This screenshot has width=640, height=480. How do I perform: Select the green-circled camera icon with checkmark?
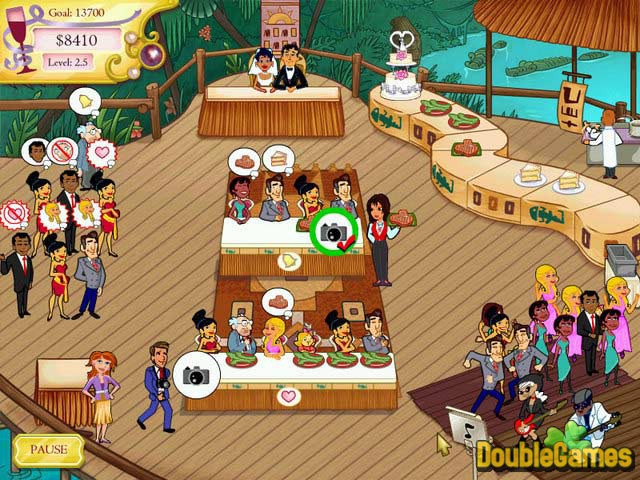(x=333, y=232)
